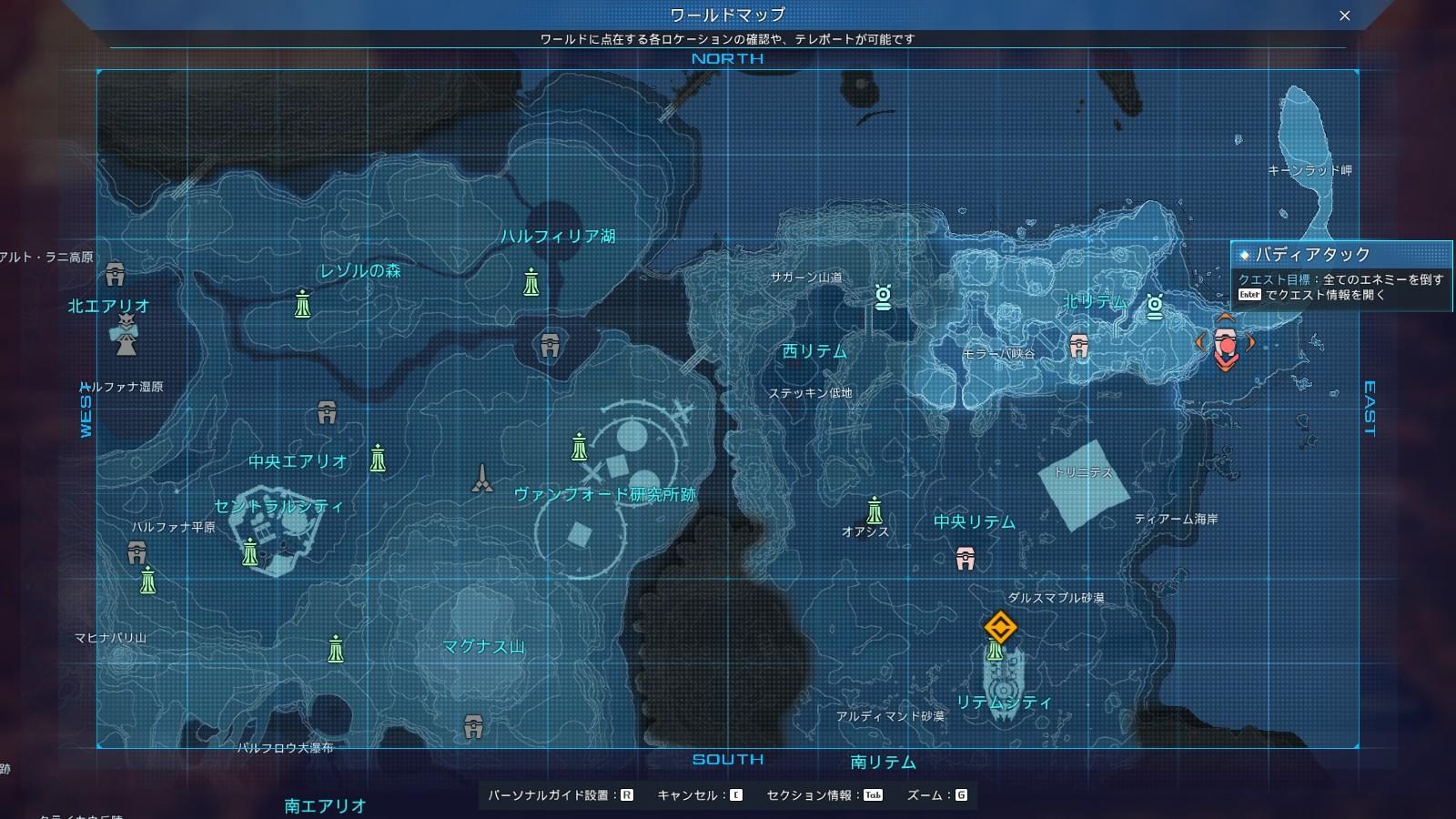Close the ワールドマップ window

tap(1346, 15)
